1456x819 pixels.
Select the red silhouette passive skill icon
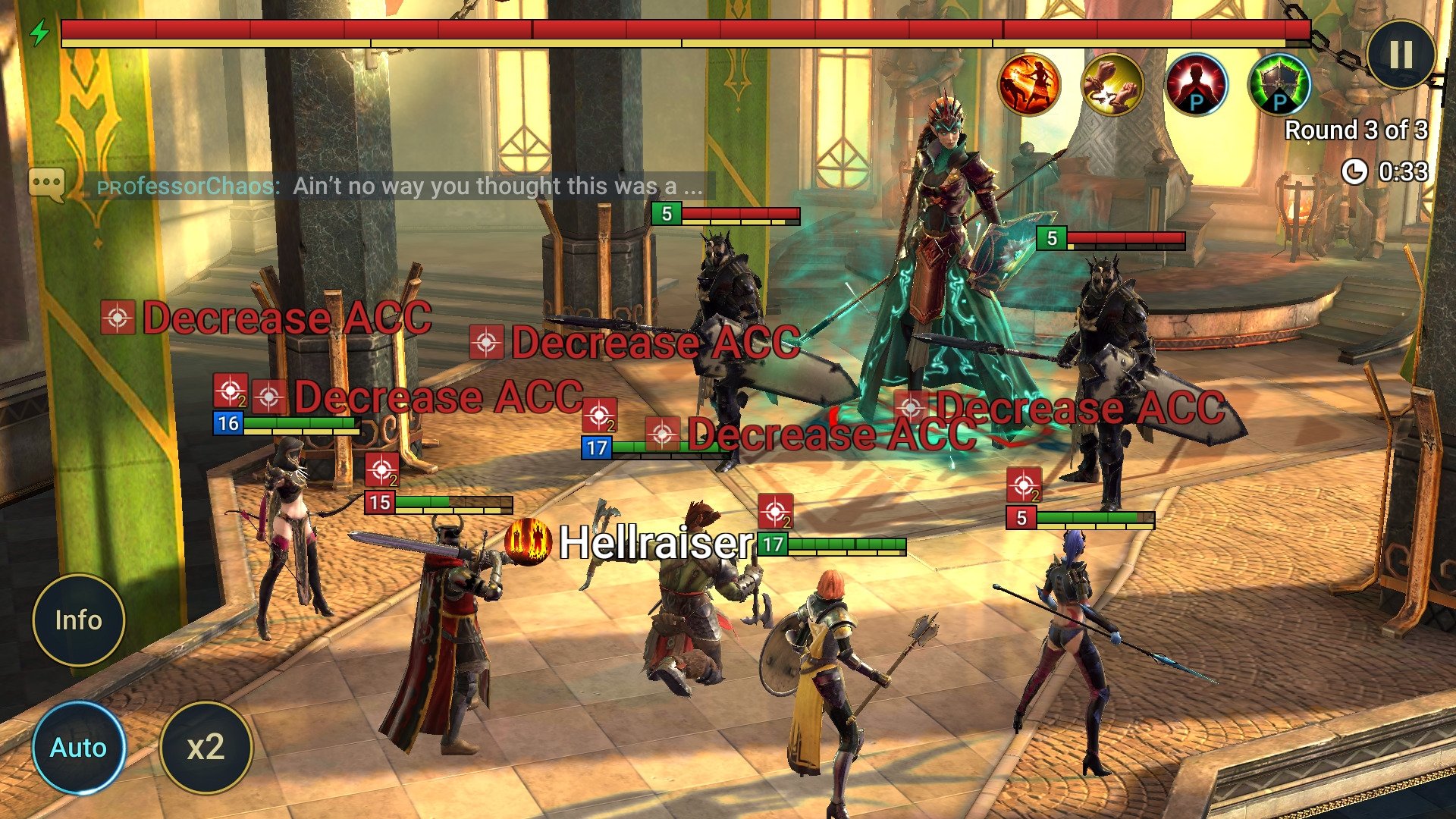(1196, 85)
